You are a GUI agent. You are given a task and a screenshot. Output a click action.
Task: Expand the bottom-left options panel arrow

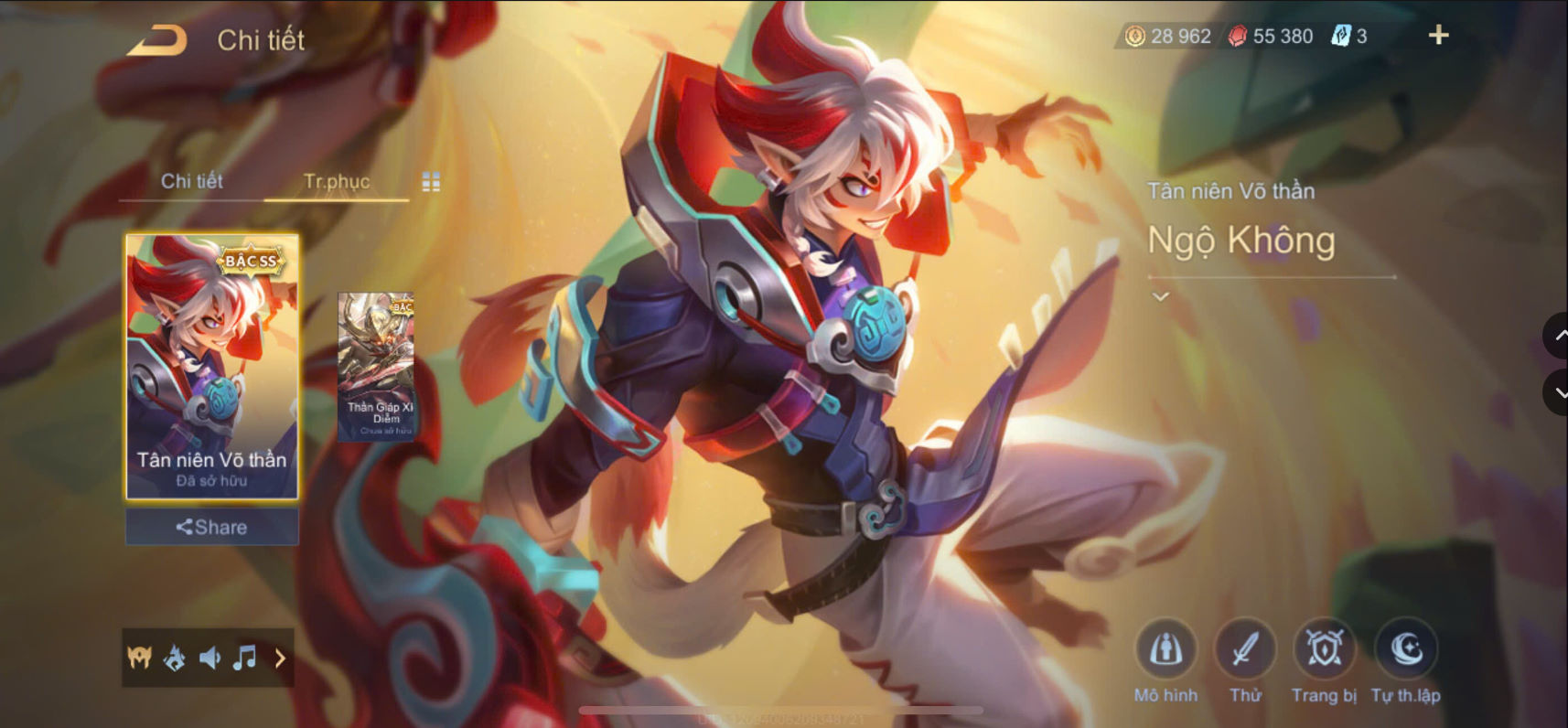tap(280, 658)
